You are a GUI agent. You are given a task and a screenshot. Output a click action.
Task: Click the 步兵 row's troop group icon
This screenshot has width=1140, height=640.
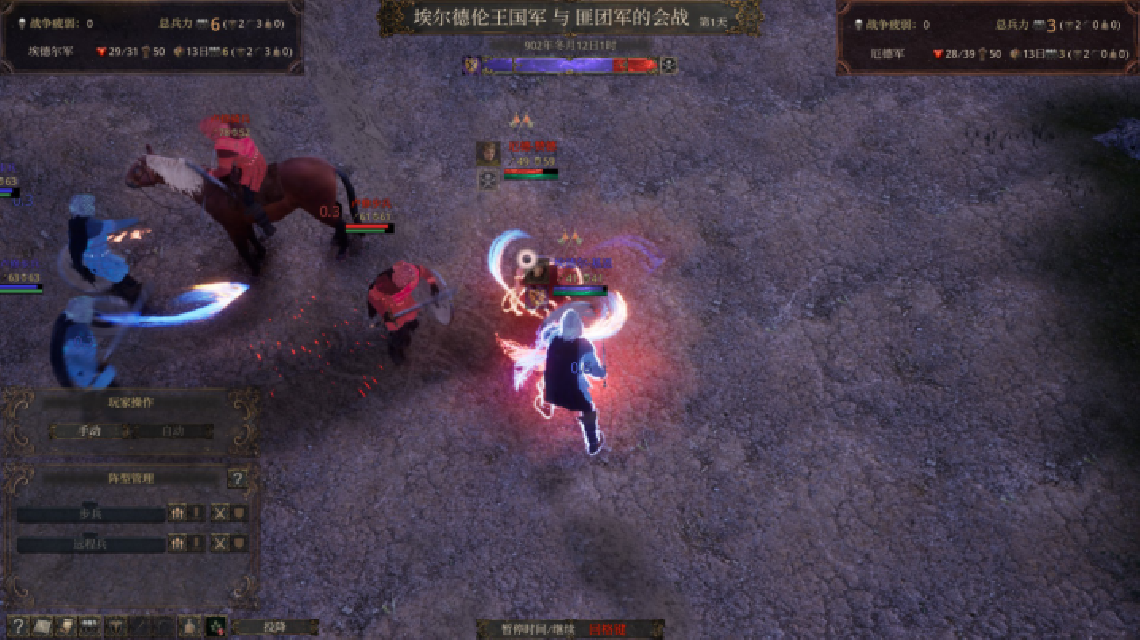tap(178, 513)
